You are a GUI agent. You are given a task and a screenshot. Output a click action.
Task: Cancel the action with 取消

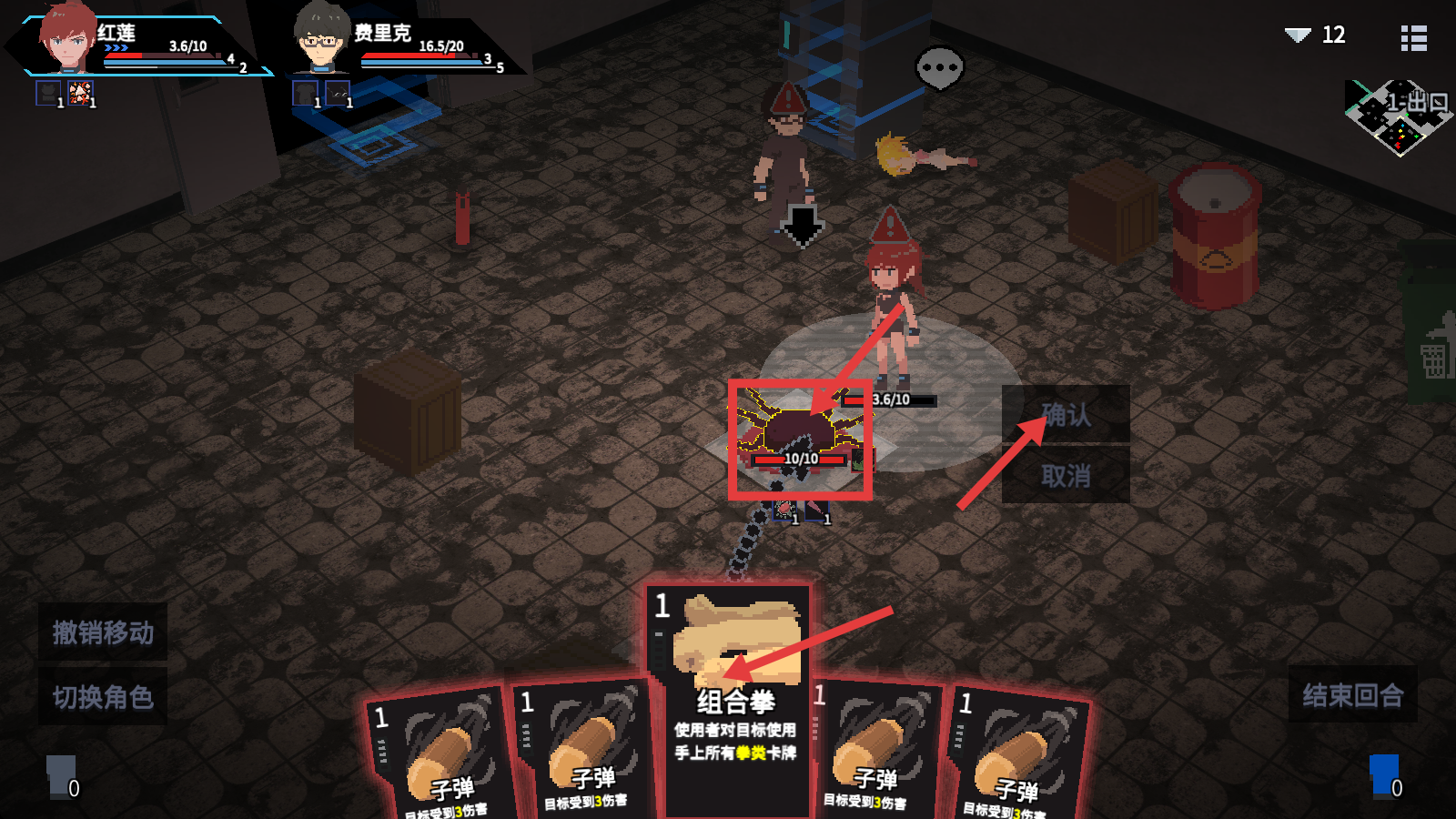coord(1066,475)
